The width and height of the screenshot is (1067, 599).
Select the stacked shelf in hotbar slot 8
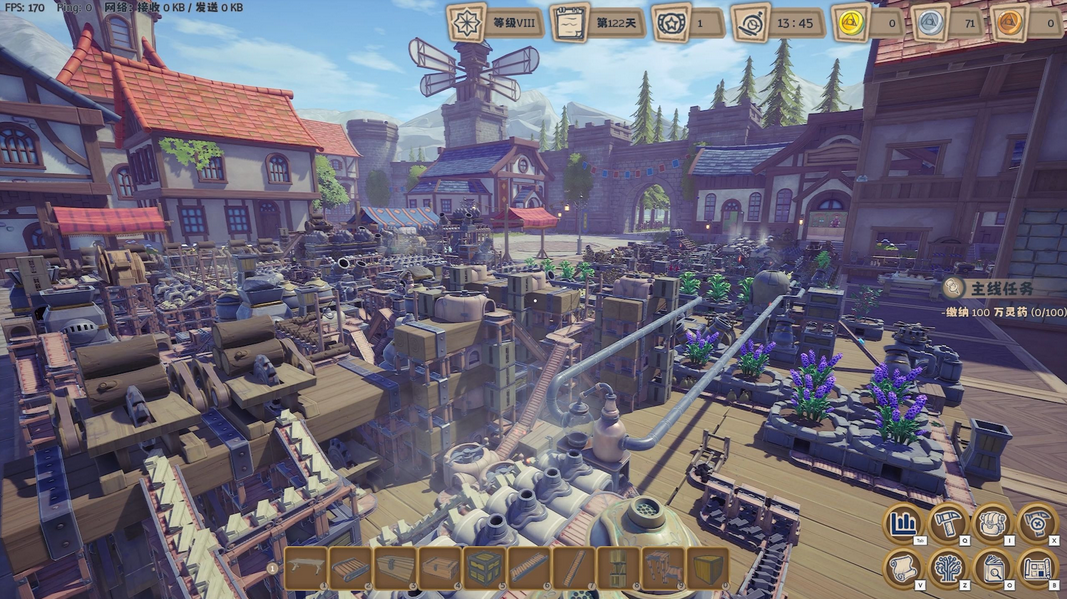pos(618,568)
